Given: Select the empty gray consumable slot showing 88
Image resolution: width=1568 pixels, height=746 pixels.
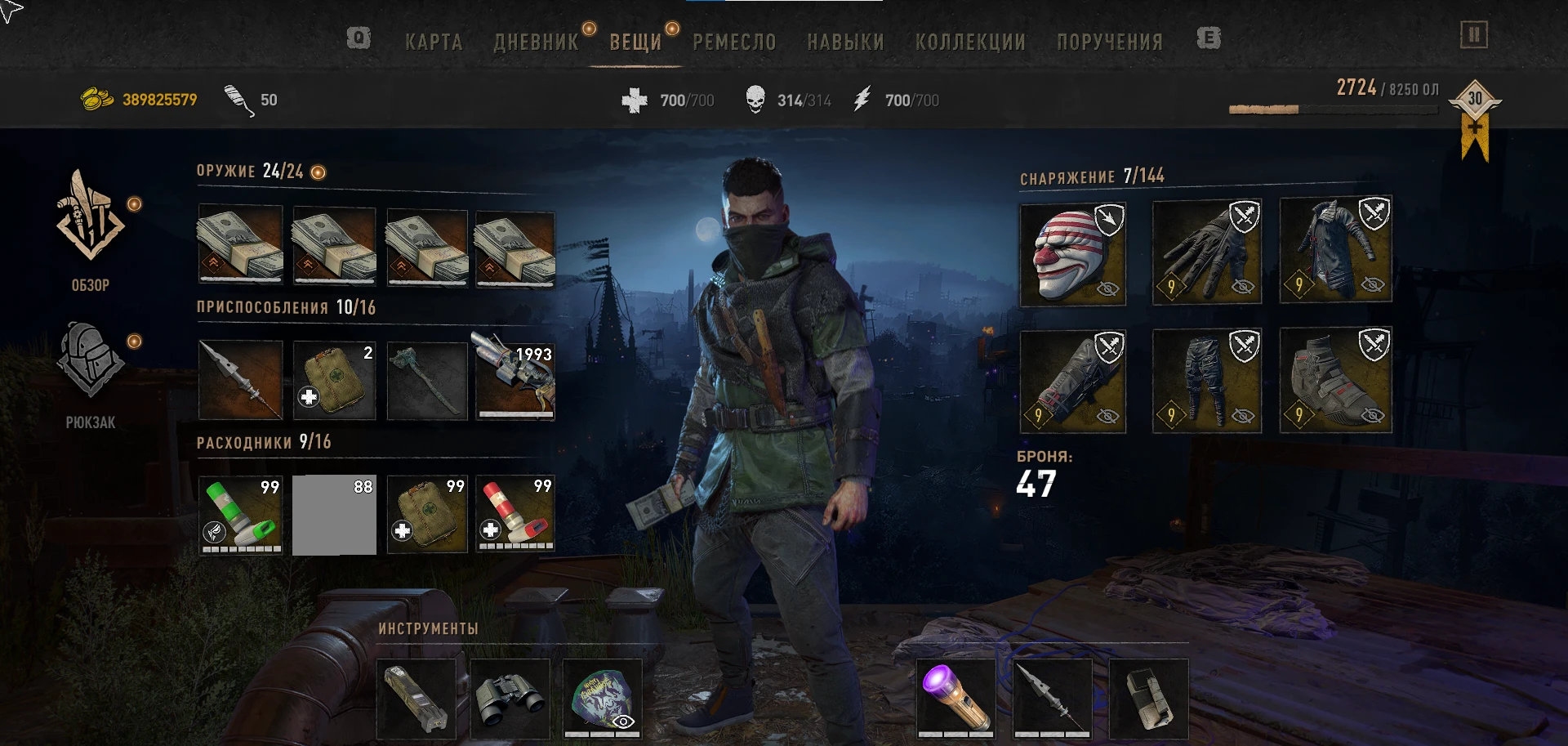Looking at the screenshot, I should coord(333,513).
